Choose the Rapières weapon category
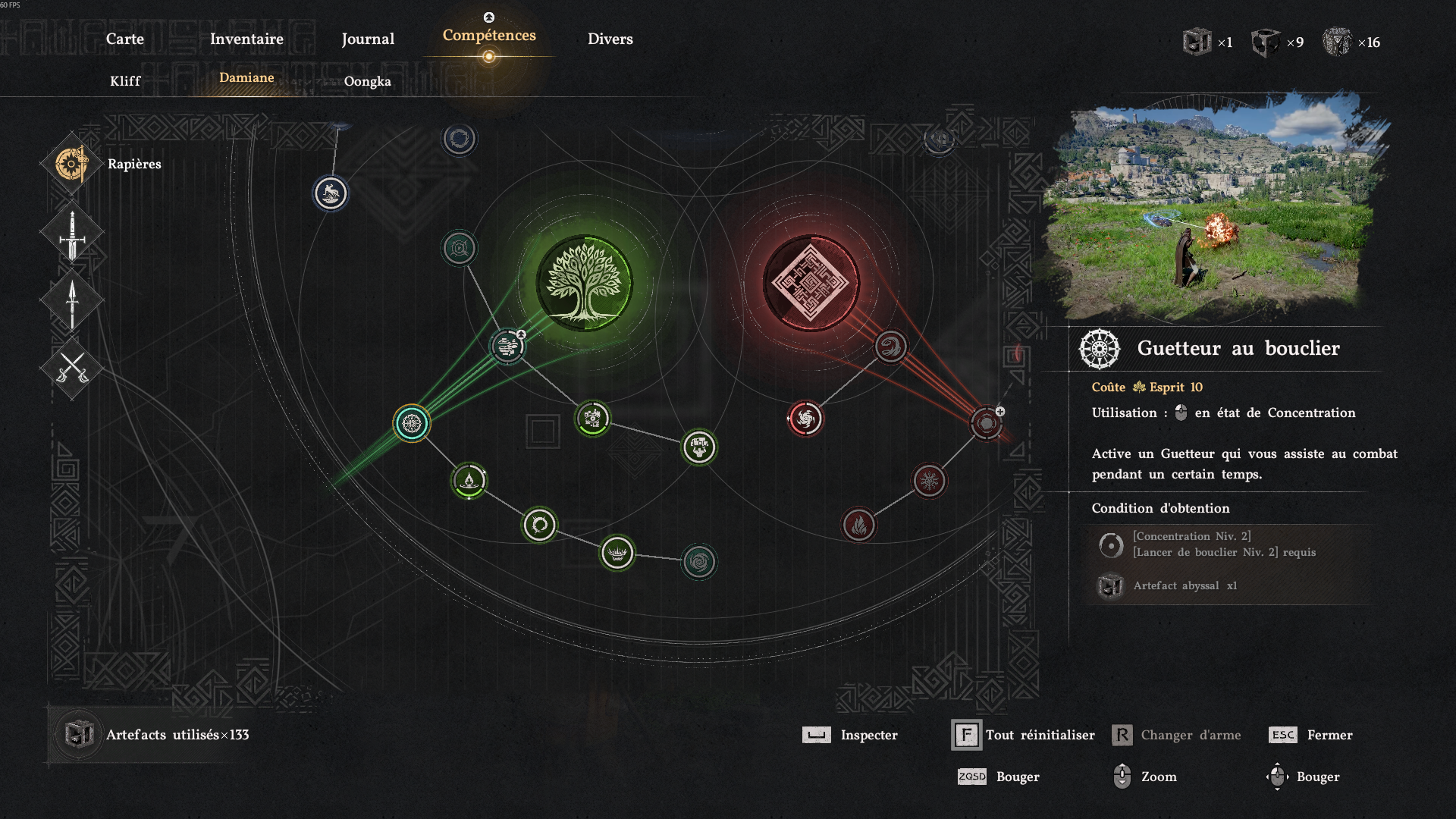The width and height of the screenshot is (1456, 819). (x=72, y=164)
